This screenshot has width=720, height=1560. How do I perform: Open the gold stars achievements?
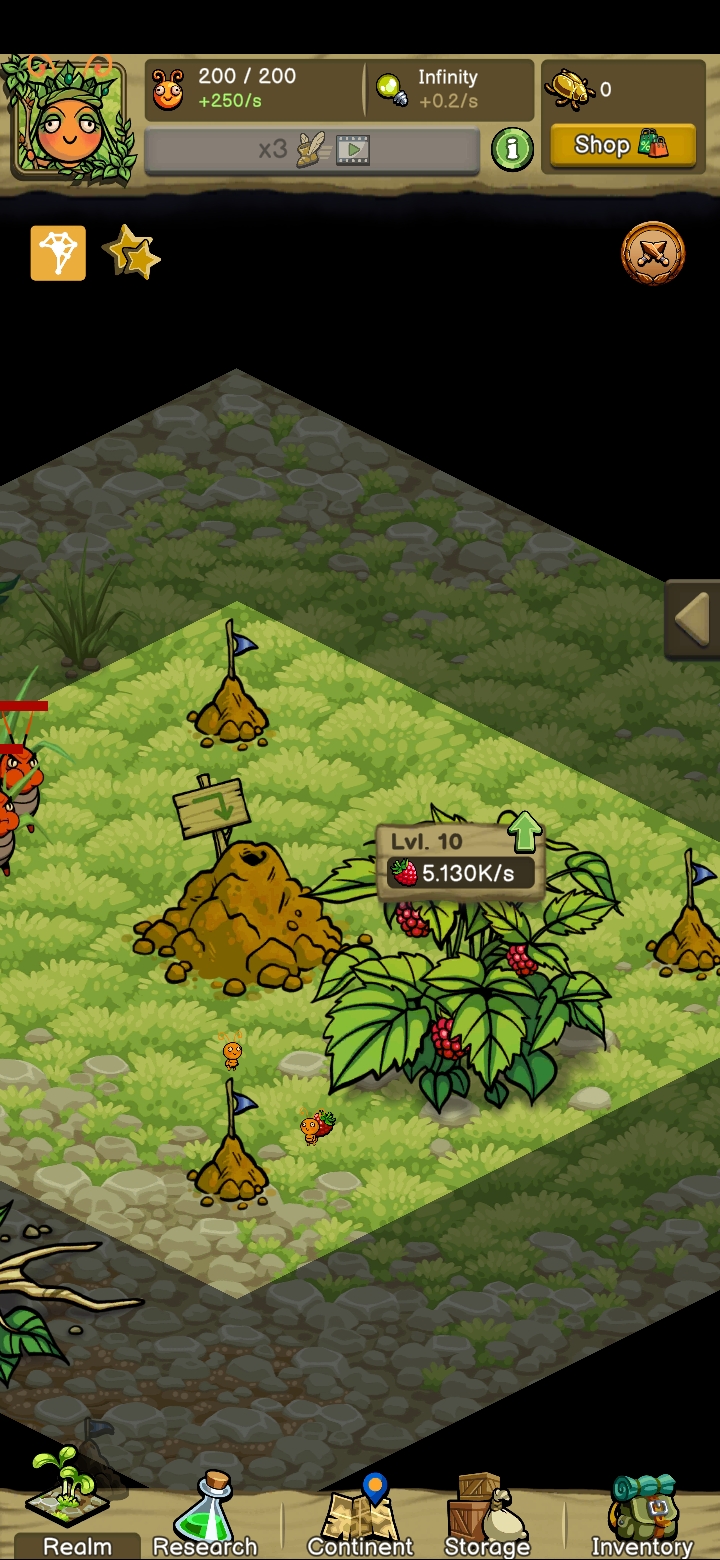point(131,253)
